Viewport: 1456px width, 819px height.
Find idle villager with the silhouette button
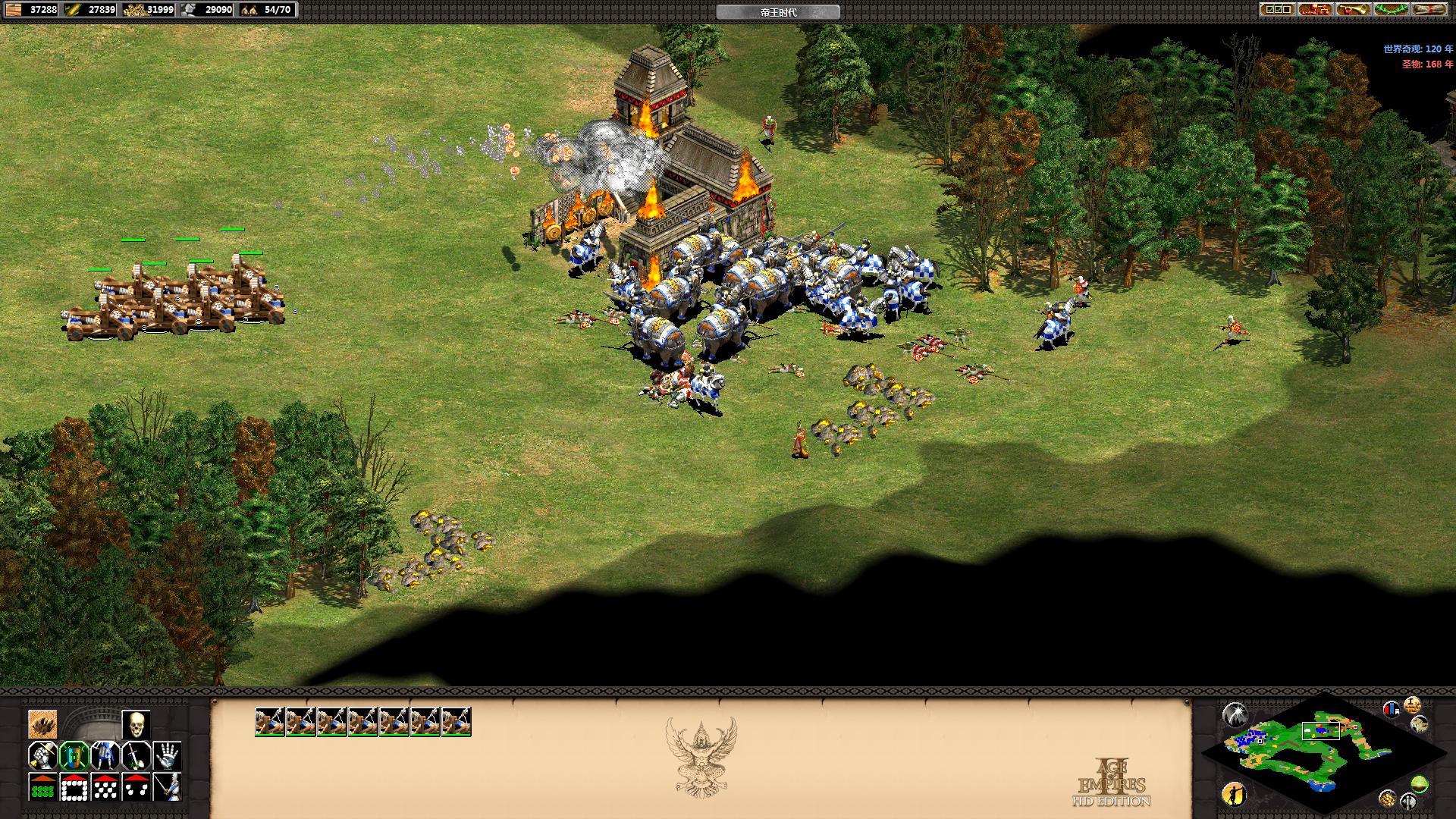(x=1235, y=794)
